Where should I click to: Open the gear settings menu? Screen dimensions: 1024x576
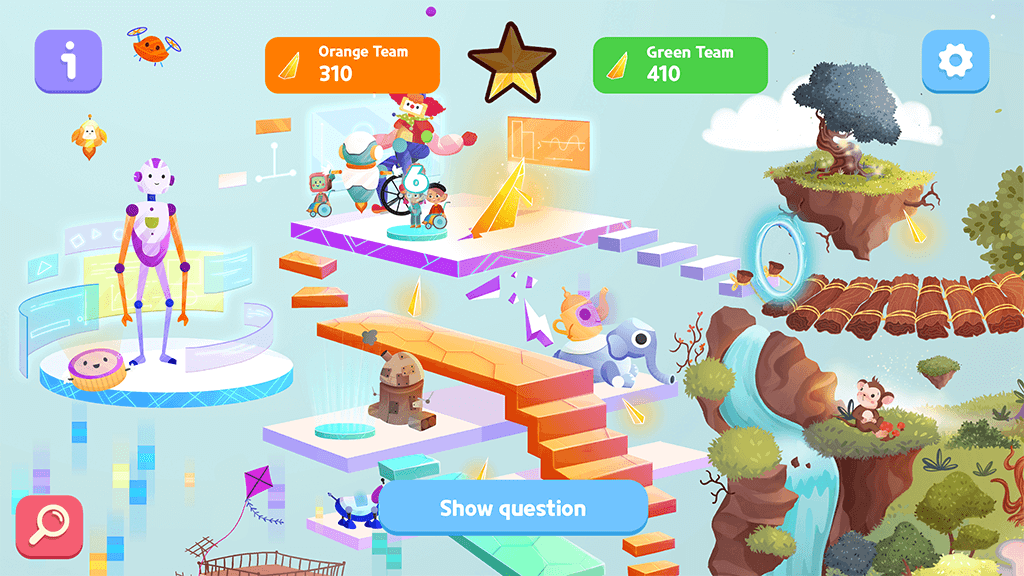[x=955, y=62]
